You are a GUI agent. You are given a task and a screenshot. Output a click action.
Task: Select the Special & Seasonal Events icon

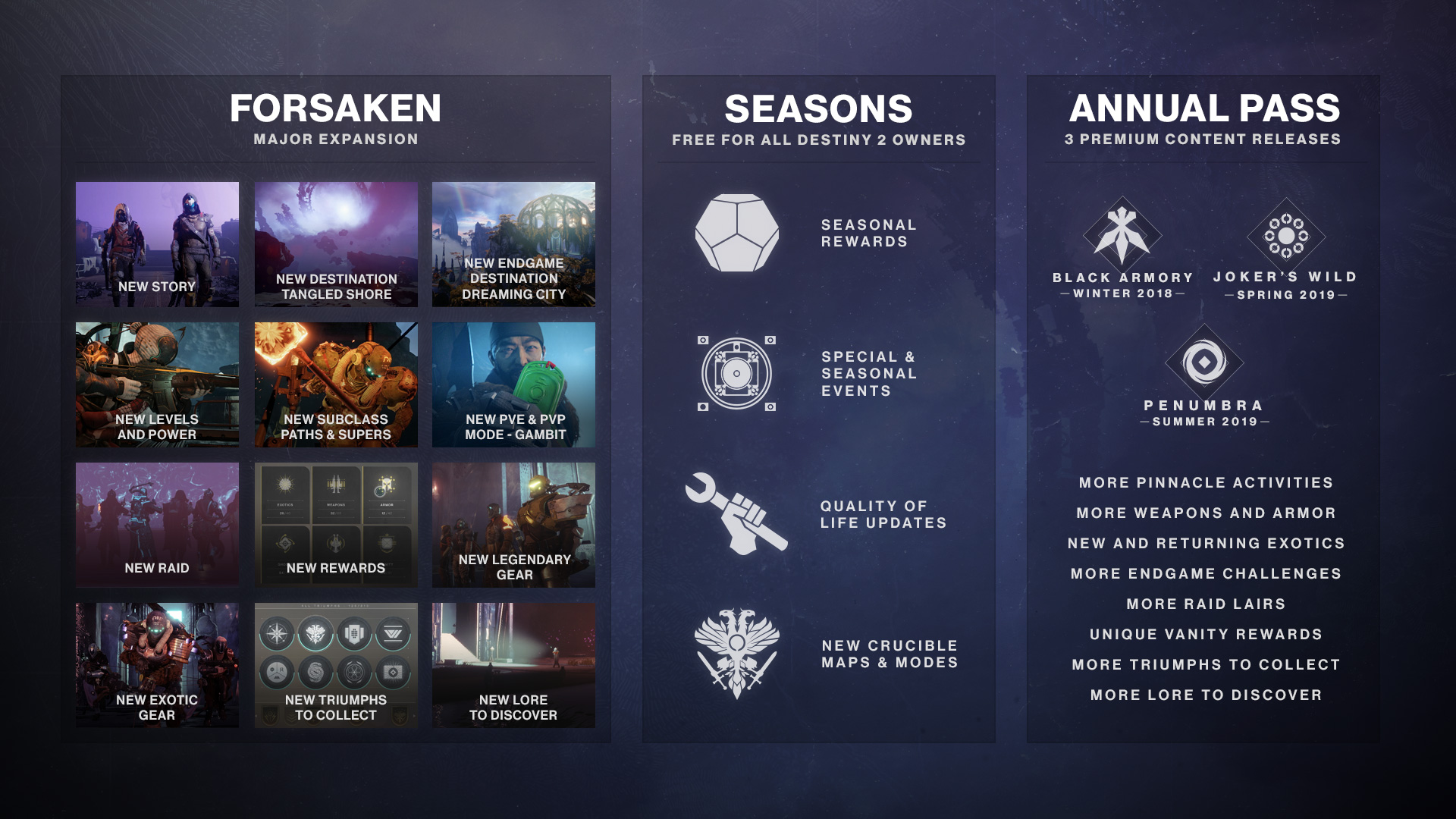click(736, 373)
